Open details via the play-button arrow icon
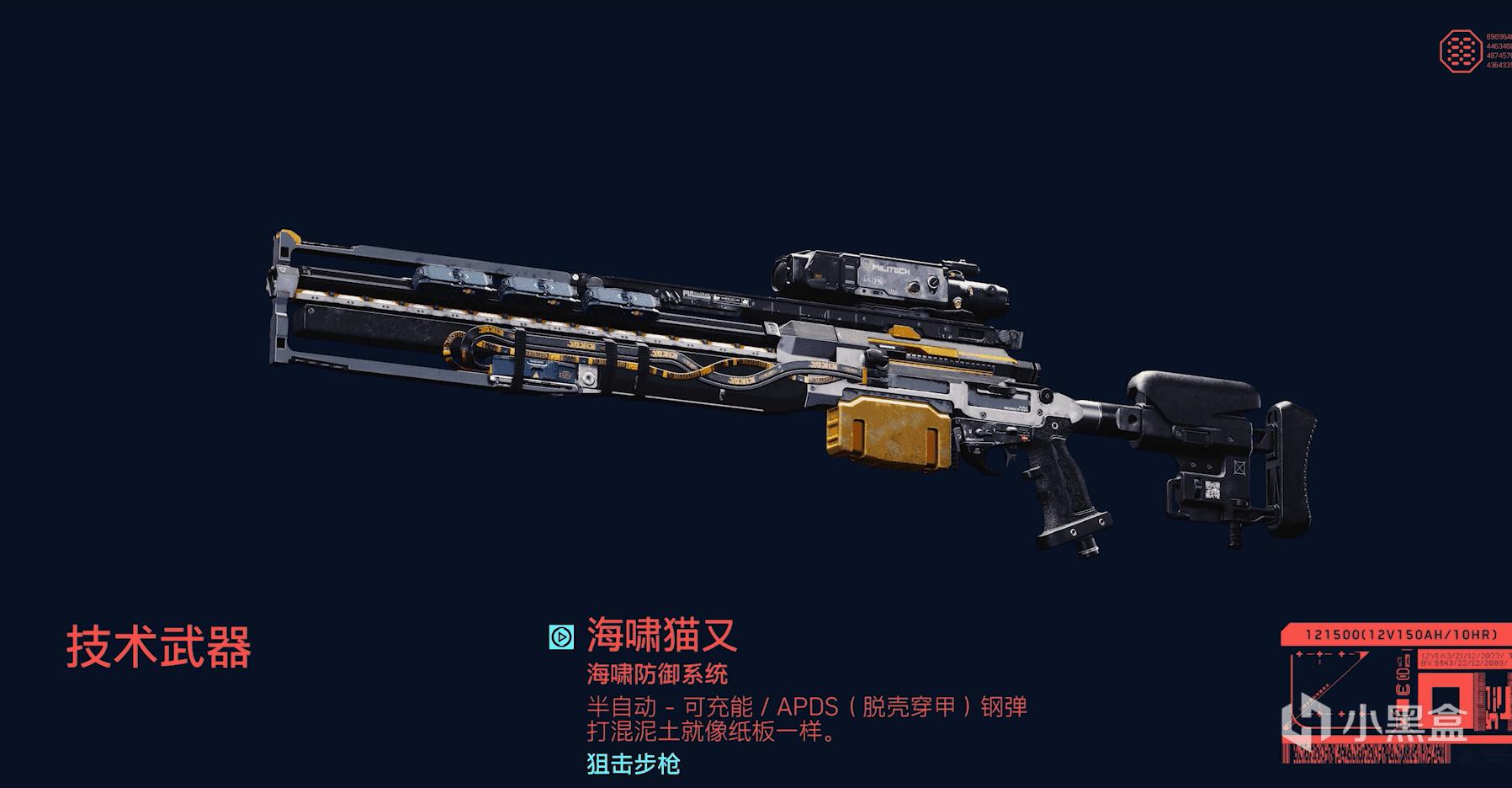 pyautogui.click(x=560, y=637)
